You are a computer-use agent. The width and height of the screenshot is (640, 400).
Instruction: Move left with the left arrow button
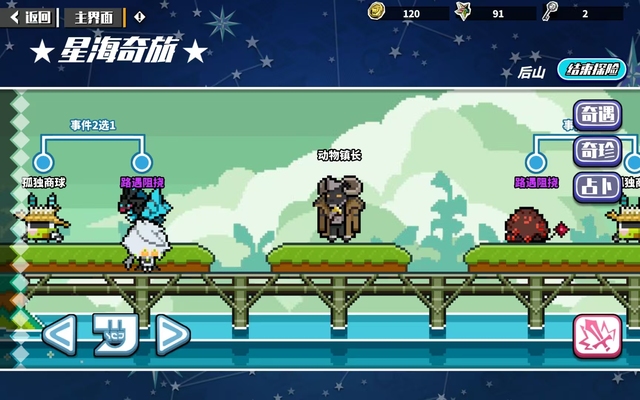coord(58,334)
